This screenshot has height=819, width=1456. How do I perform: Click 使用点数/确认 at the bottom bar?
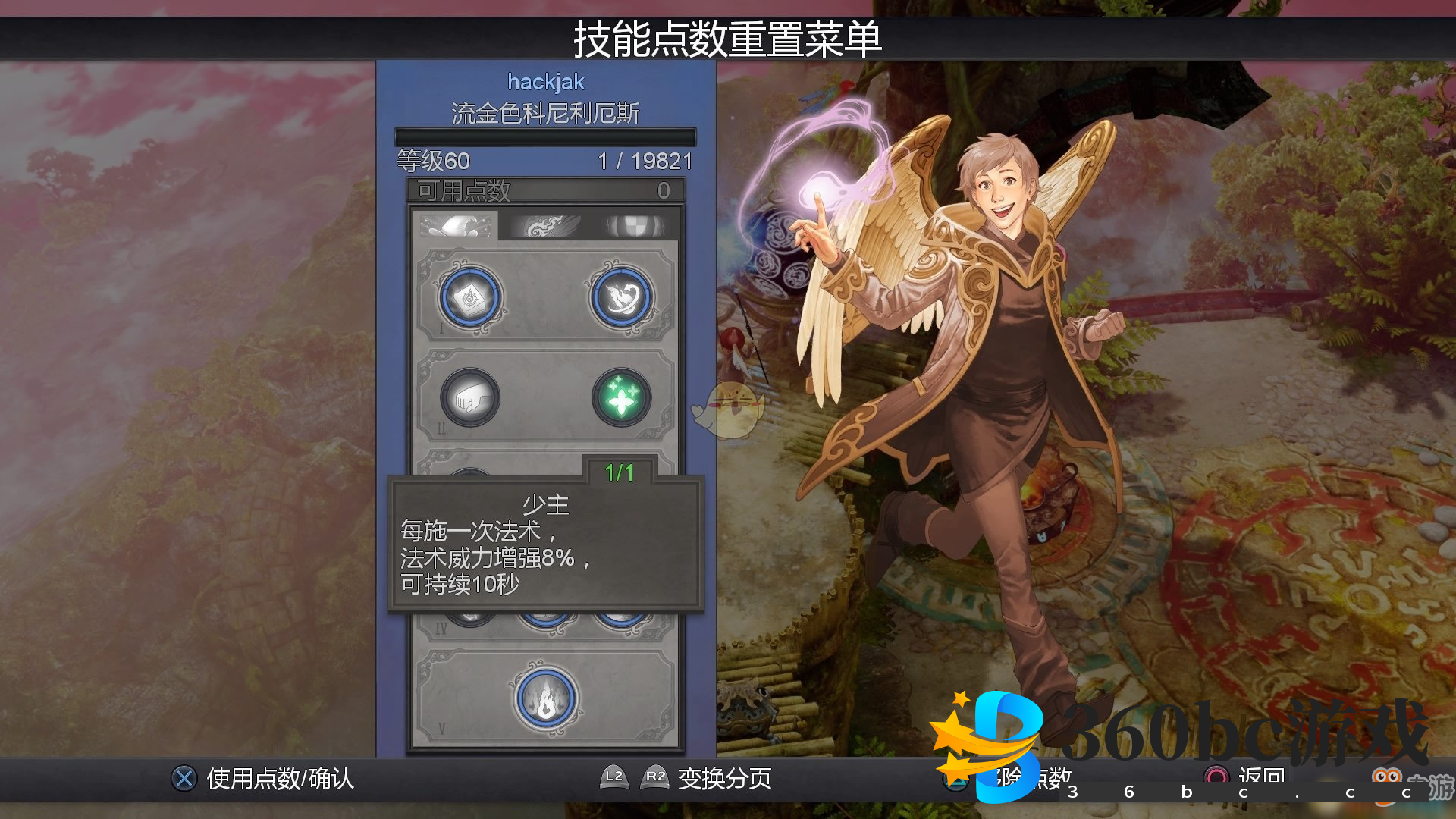click(x=279, y=778)
